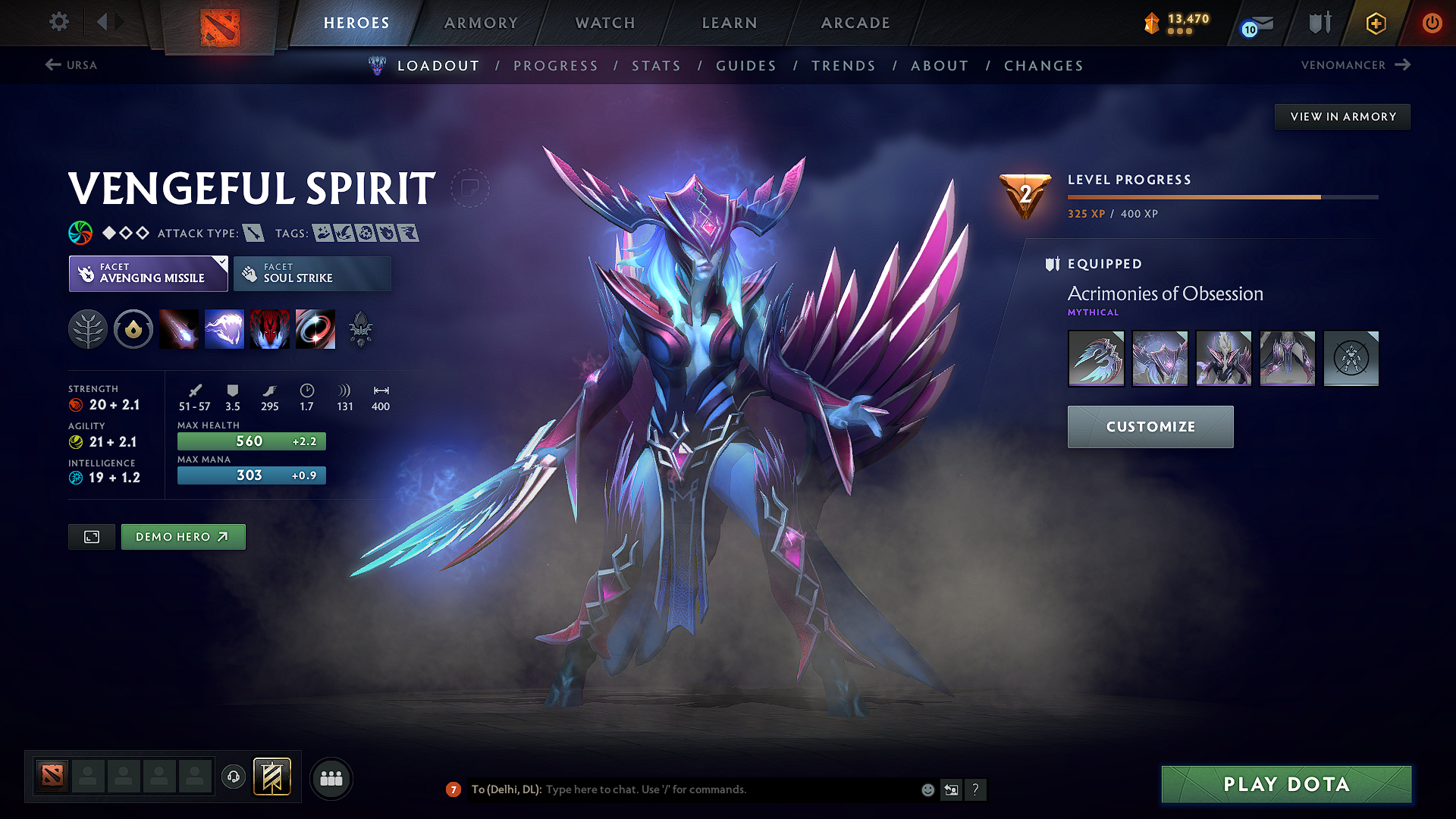Open the GUIDES tab

coord(745,65)
